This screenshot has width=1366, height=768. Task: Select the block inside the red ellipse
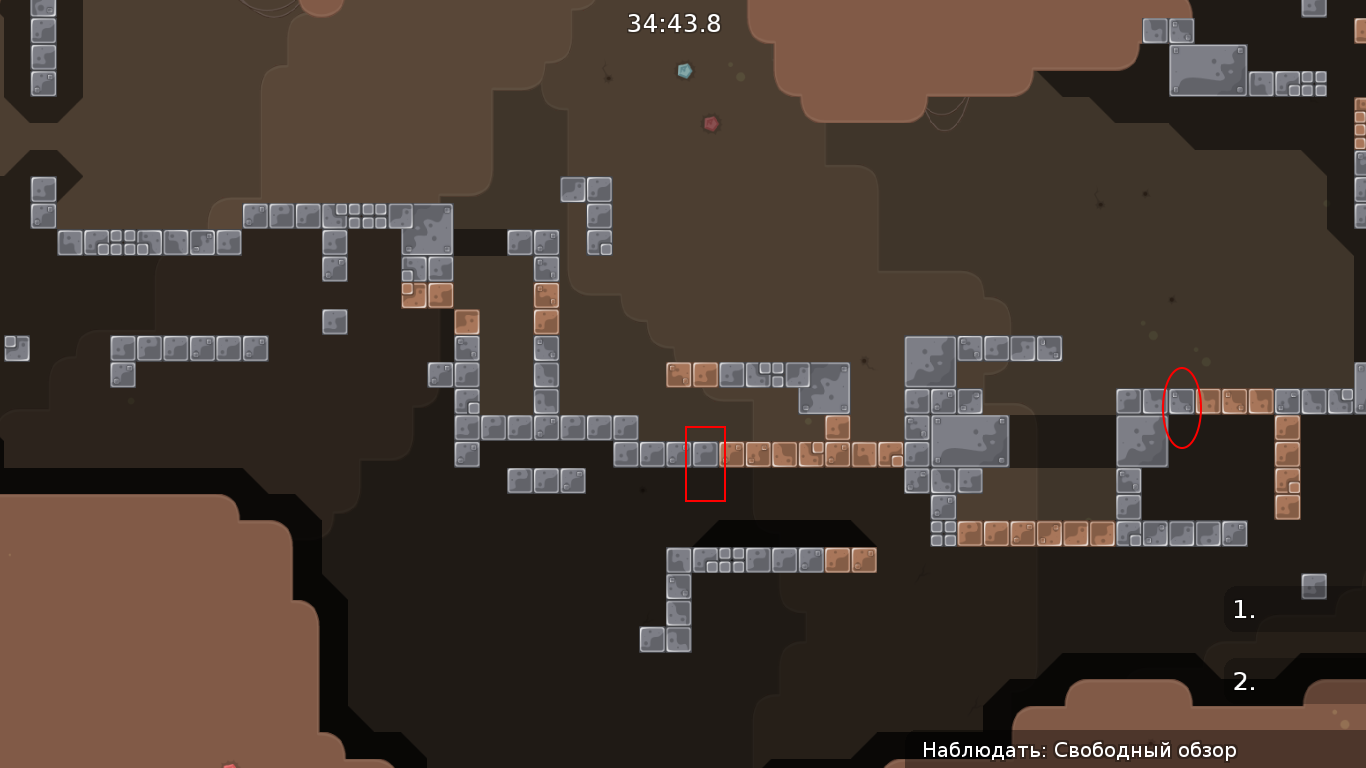pos(1180,404)
